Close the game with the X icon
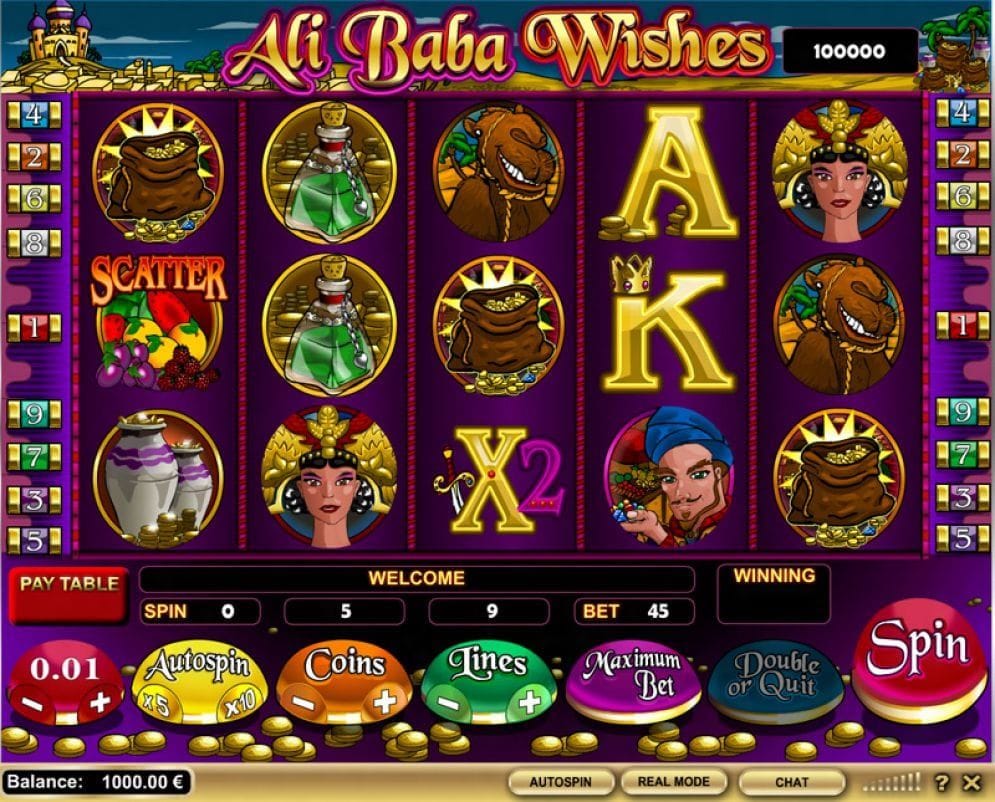The width and height of the screenshot is (995, 802). click(971, 782)
